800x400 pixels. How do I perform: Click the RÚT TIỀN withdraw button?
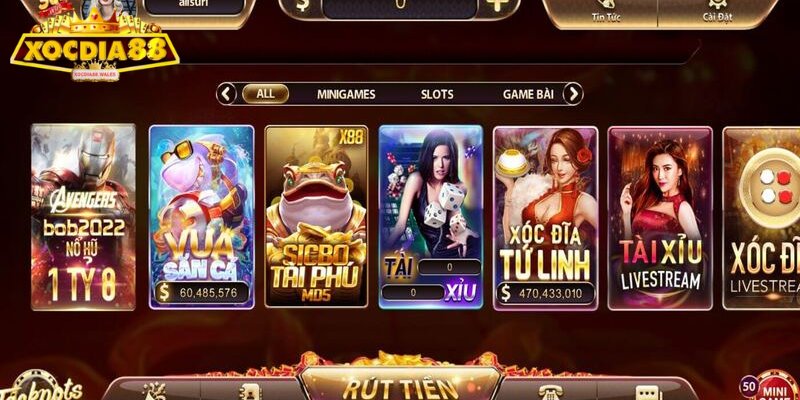point(400,387)
